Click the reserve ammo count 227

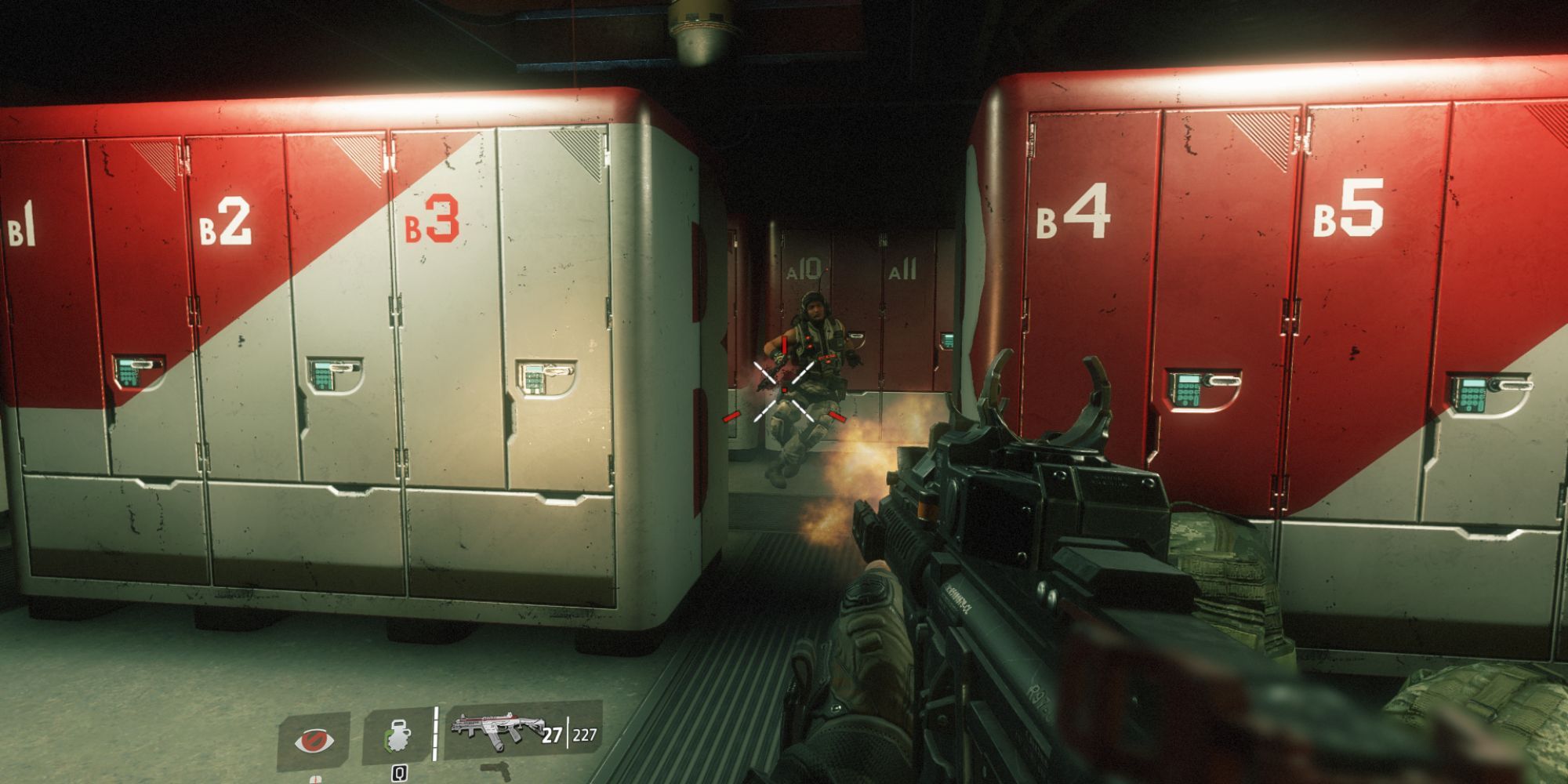(x=585, y=735)
